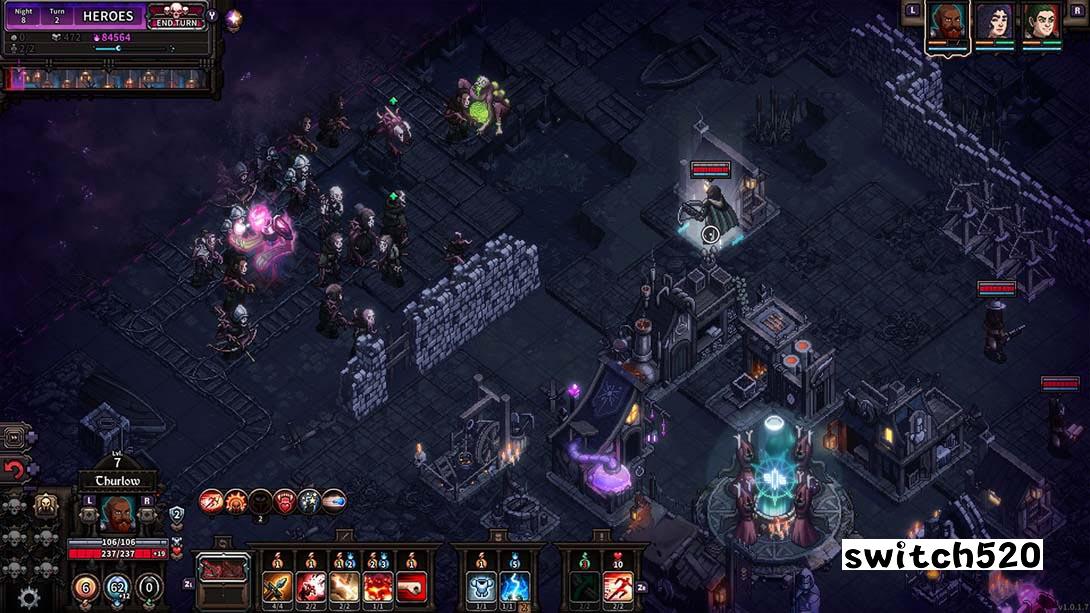
Task: Select the dark-haired woman hero portrait
Action: pos(994,23)
